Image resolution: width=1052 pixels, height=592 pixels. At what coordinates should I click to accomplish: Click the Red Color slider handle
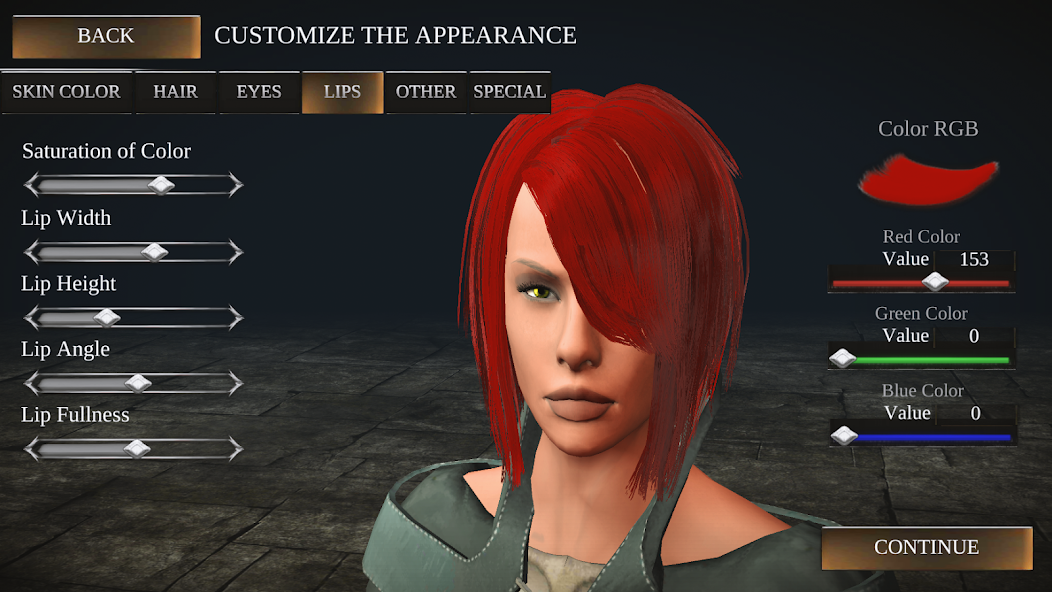point(935,283)
